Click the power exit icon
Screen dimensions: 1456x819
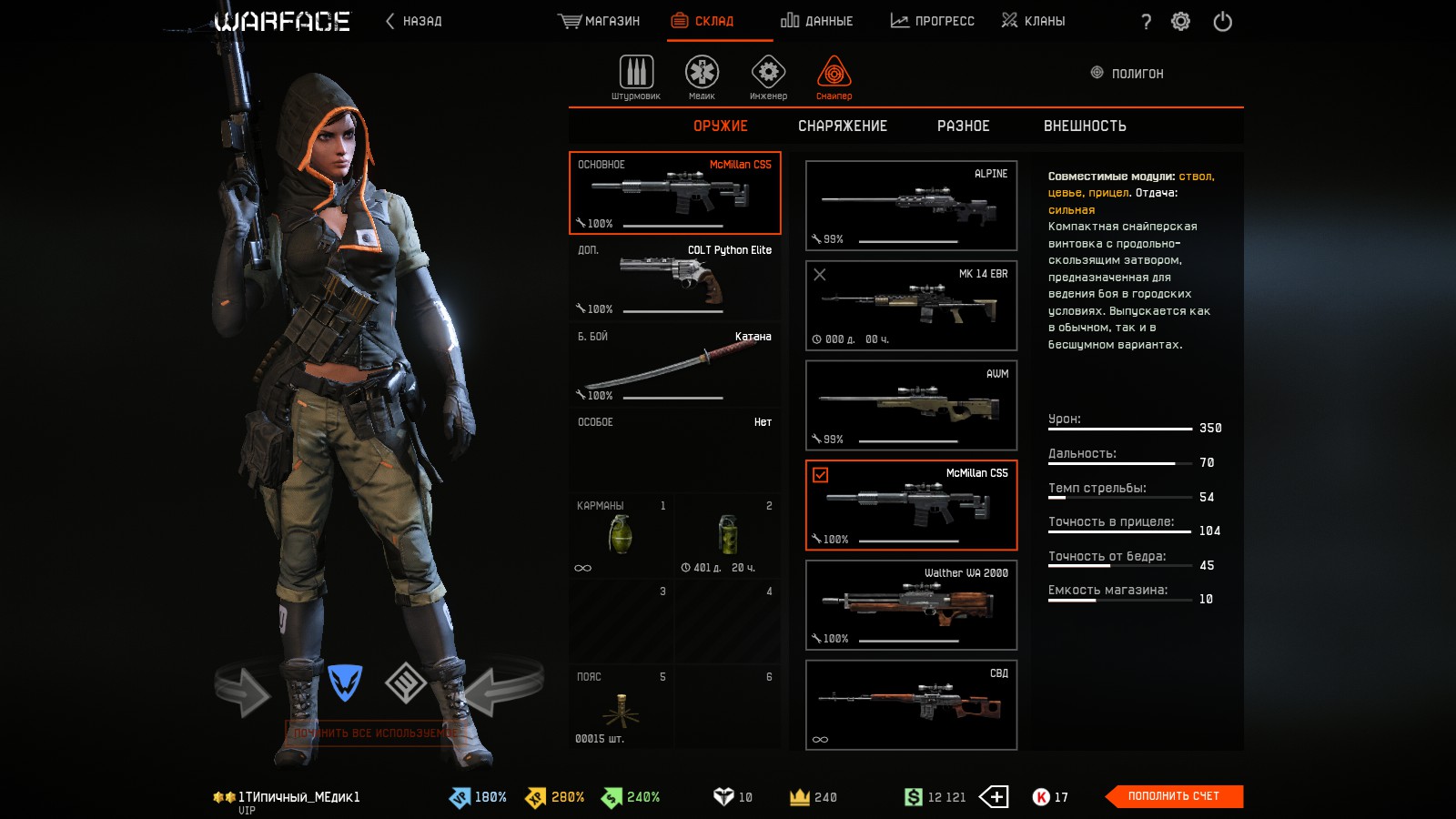tap(1222, 21)
